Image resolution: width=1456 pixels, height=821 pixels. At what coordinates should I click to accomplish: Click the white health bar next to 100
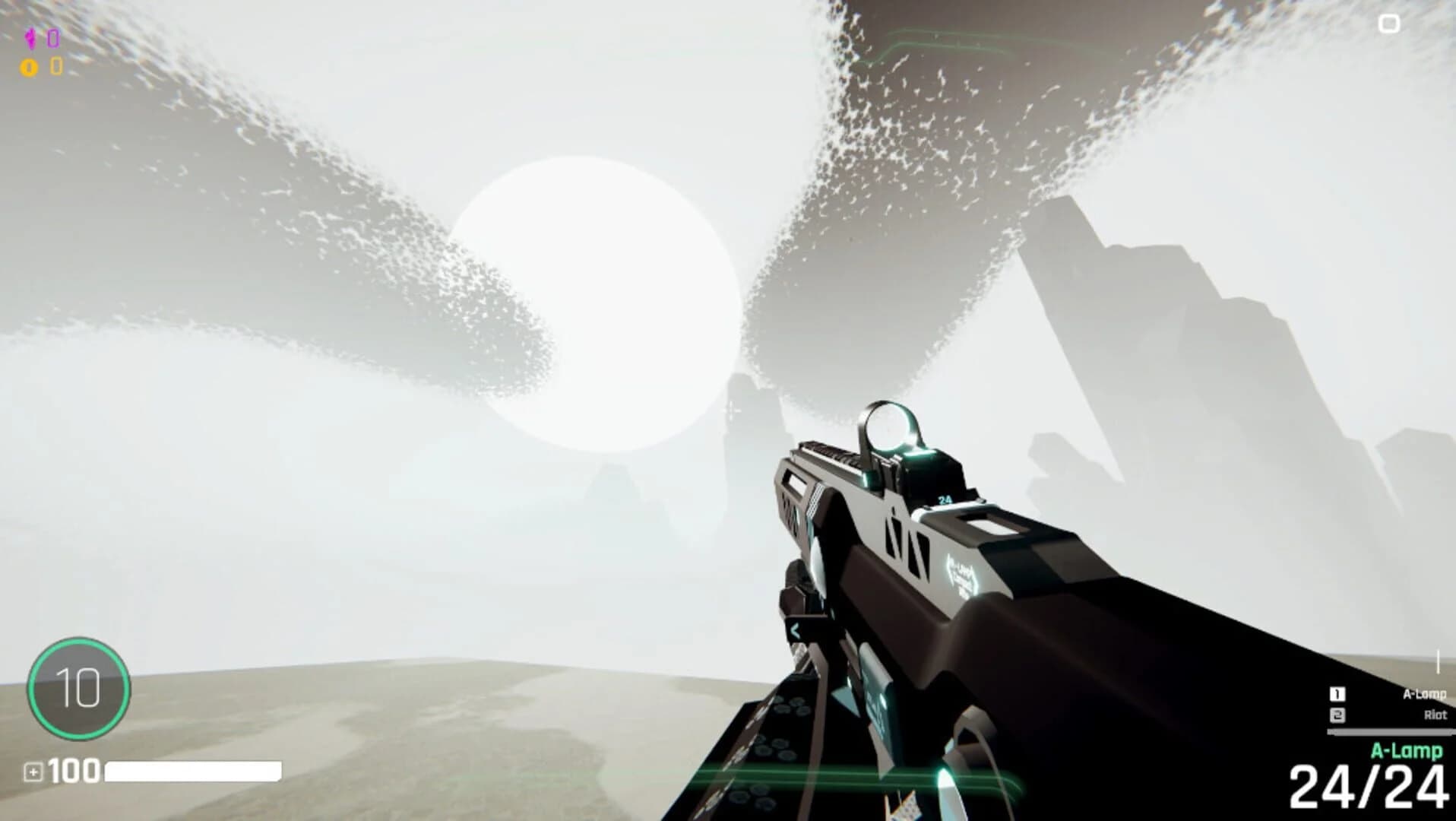(194, 771)
